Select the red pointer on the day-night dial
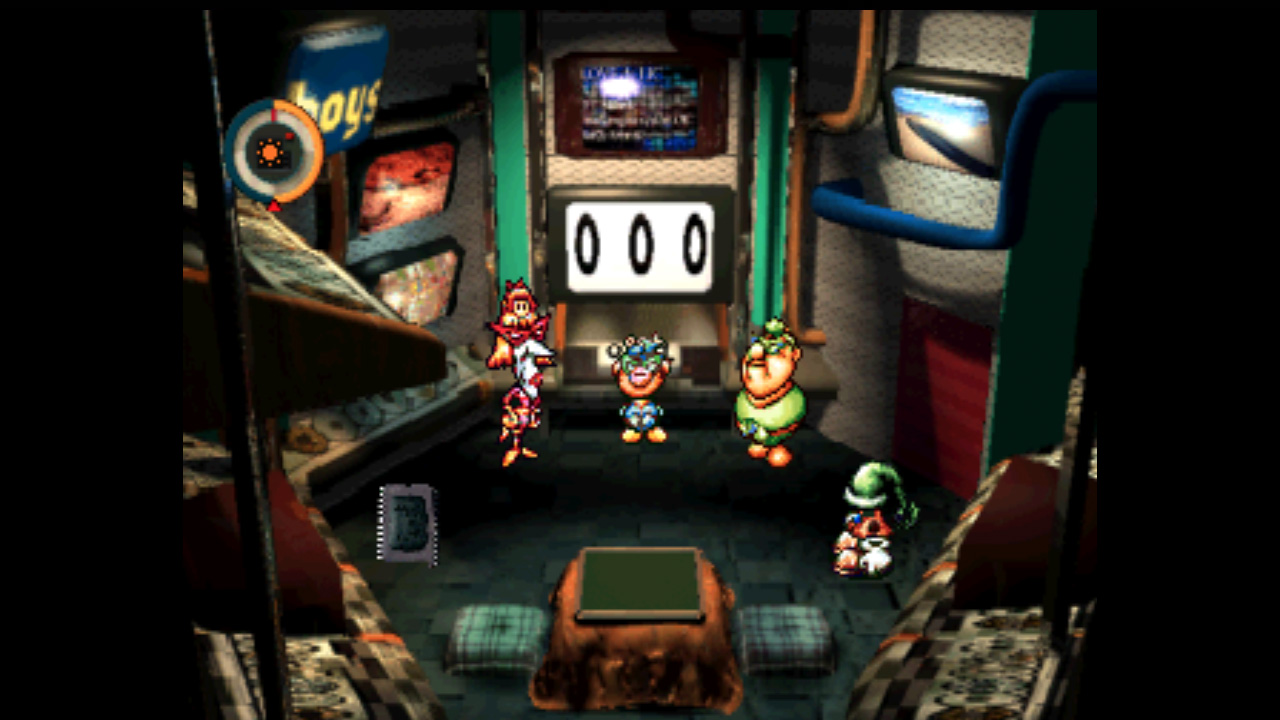 click(x=274, y=116)
